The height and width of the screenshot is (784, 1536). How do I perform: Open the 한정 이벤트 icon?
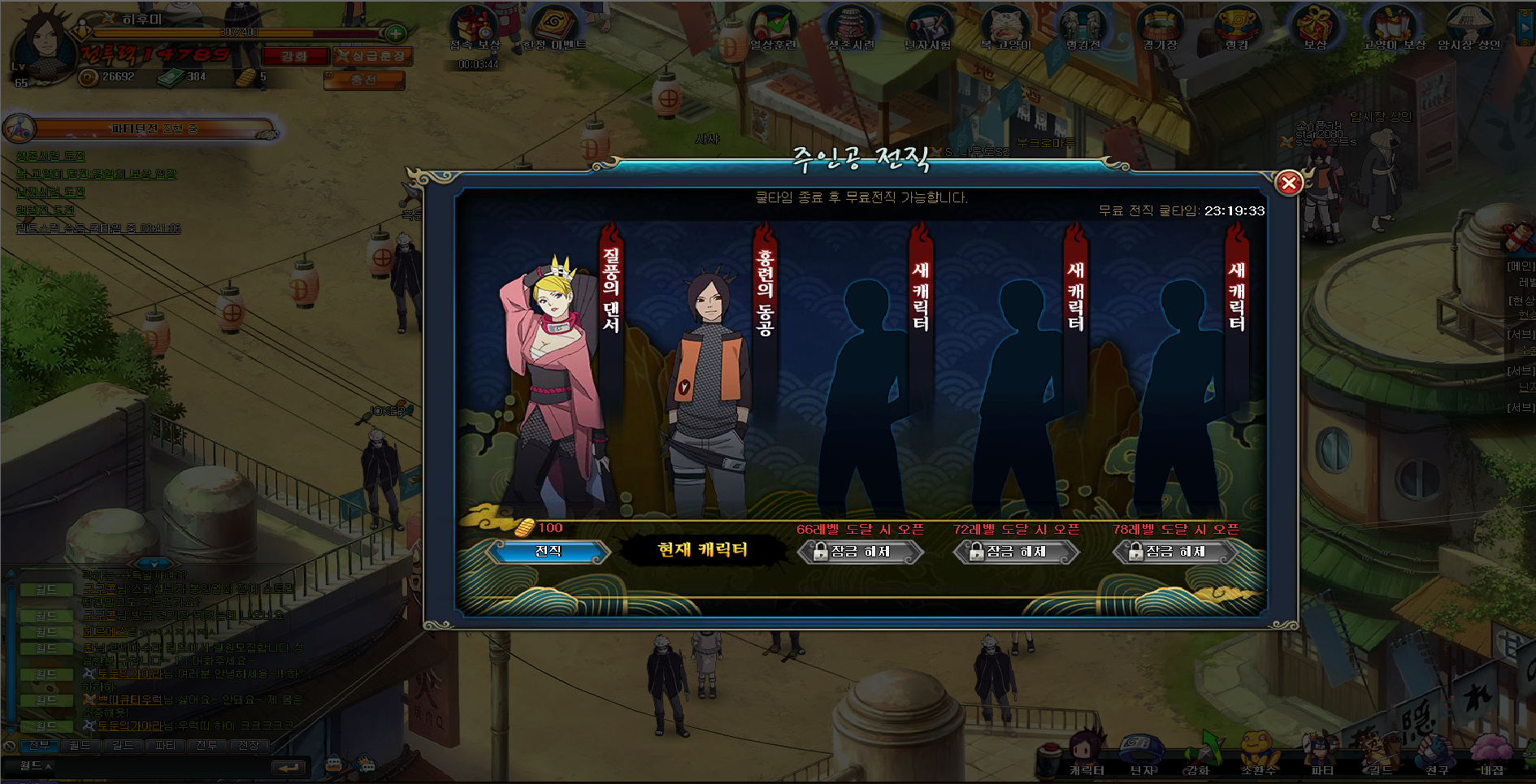pyautogui.click(x=554, y=27)
